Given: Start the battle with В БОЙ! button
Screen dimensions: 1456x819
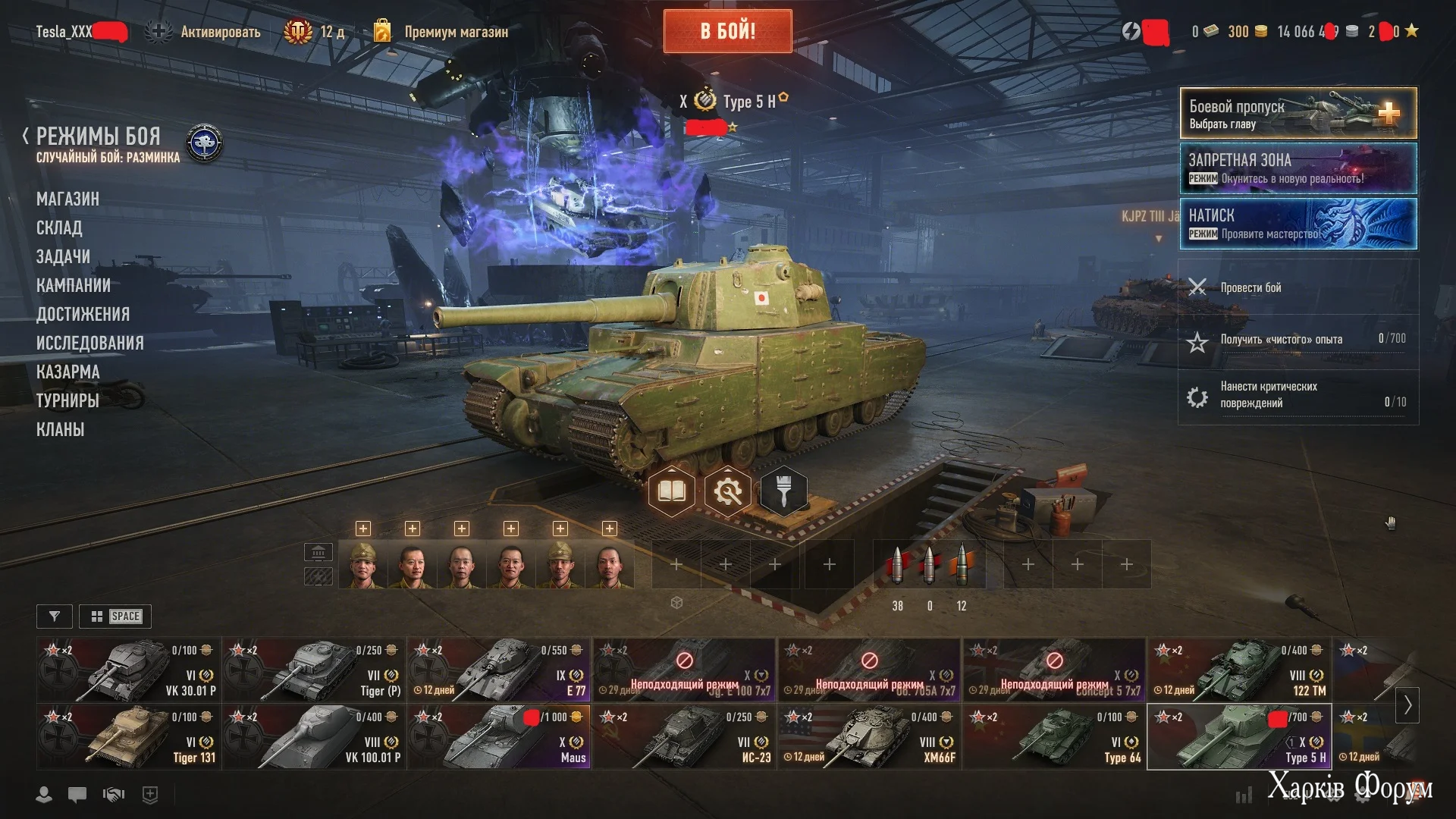Looking at the screenshot, I should click(727, 31).
